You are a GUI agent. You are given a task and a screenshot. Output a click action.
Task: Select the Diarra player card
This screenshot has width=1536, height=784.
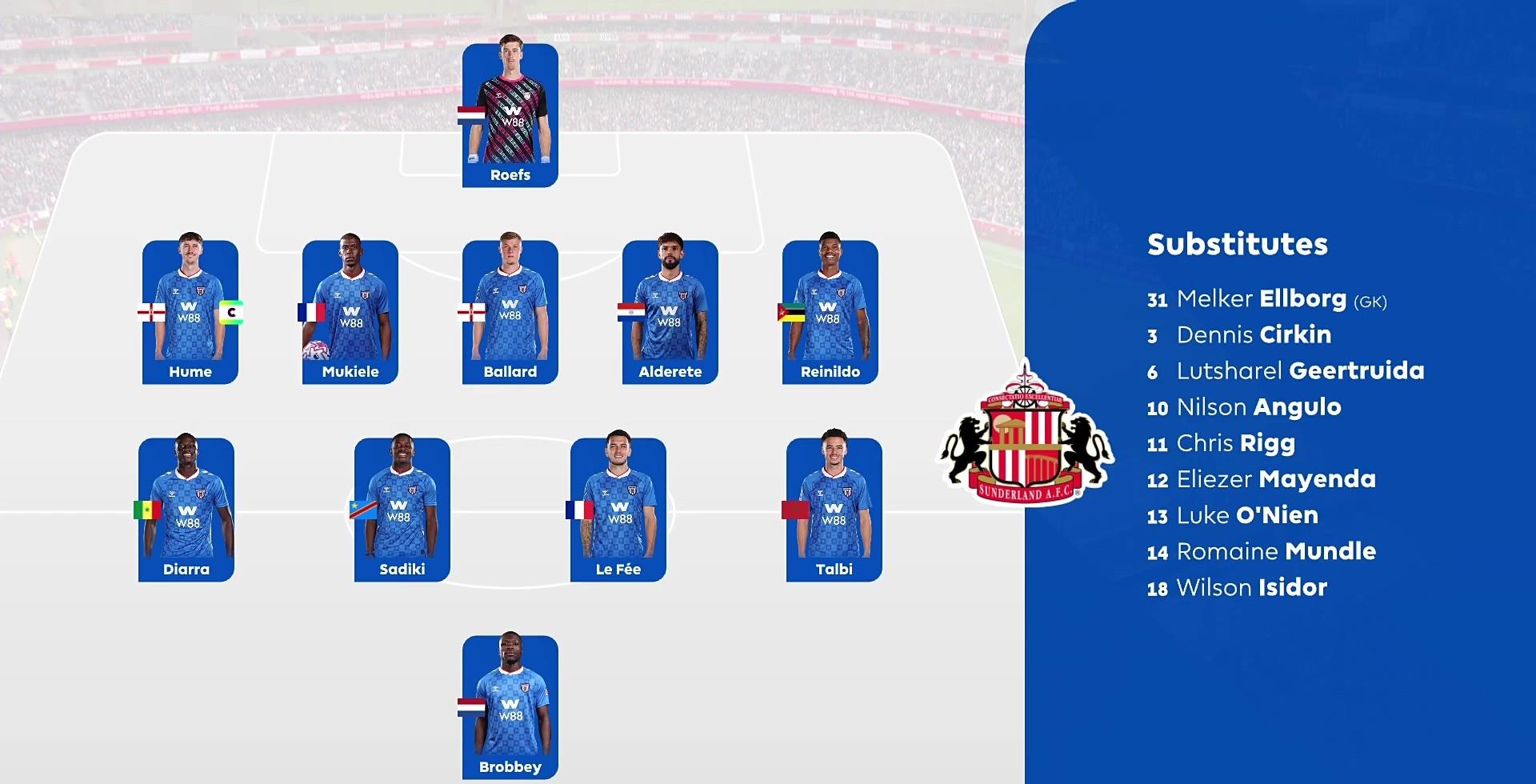186,510
